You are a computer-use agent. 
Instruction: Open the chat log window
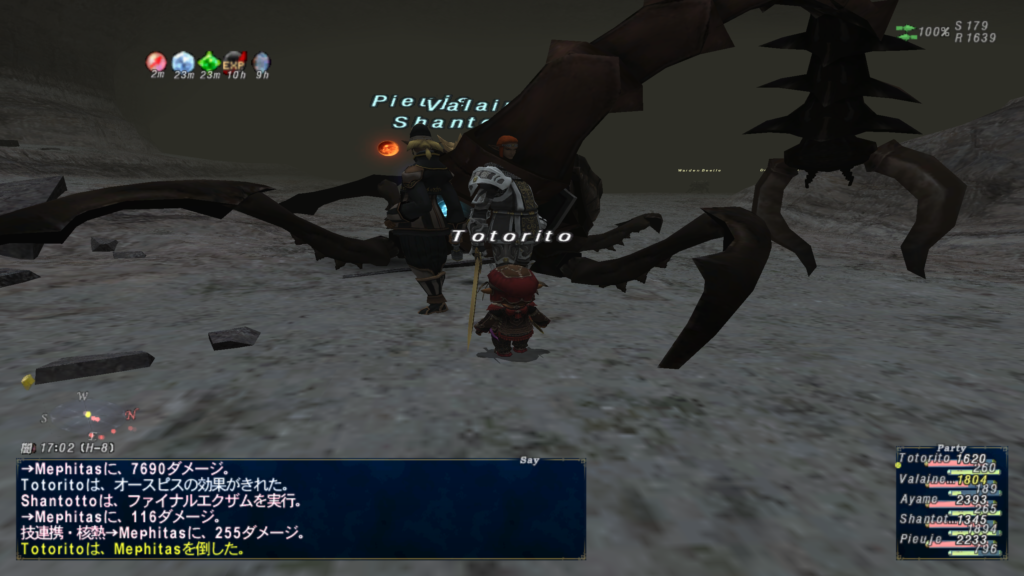[300, 508]
